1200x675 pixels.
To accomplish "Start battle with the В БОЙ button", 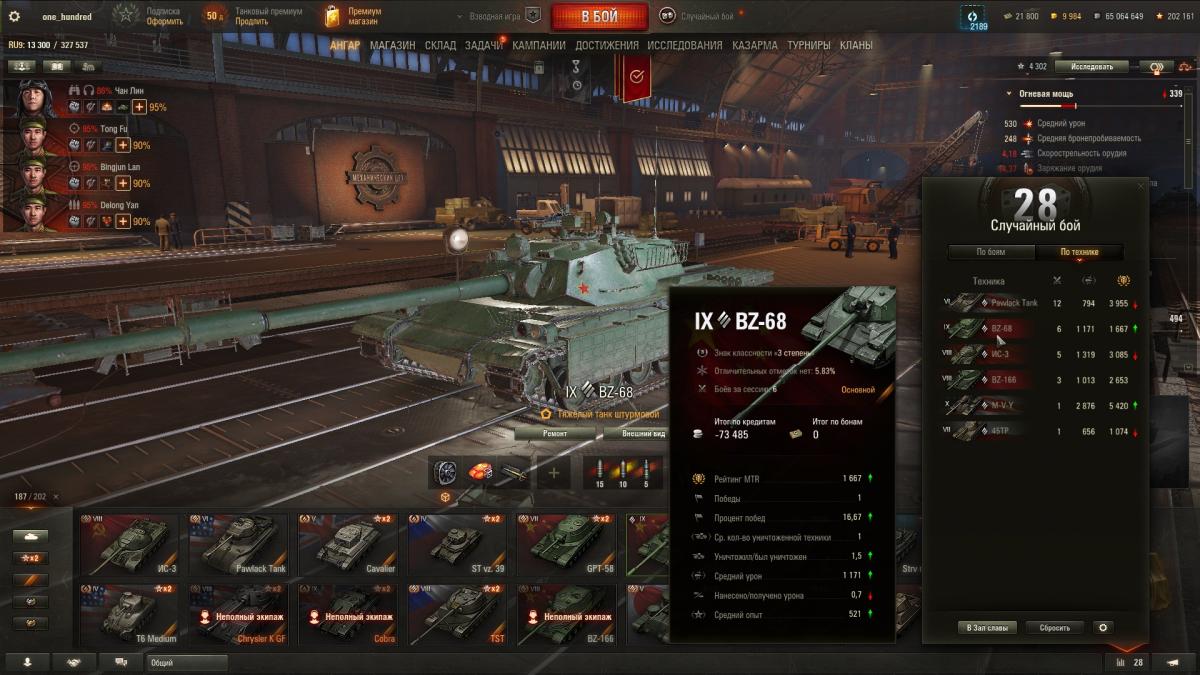I will [x=598, y=16].
